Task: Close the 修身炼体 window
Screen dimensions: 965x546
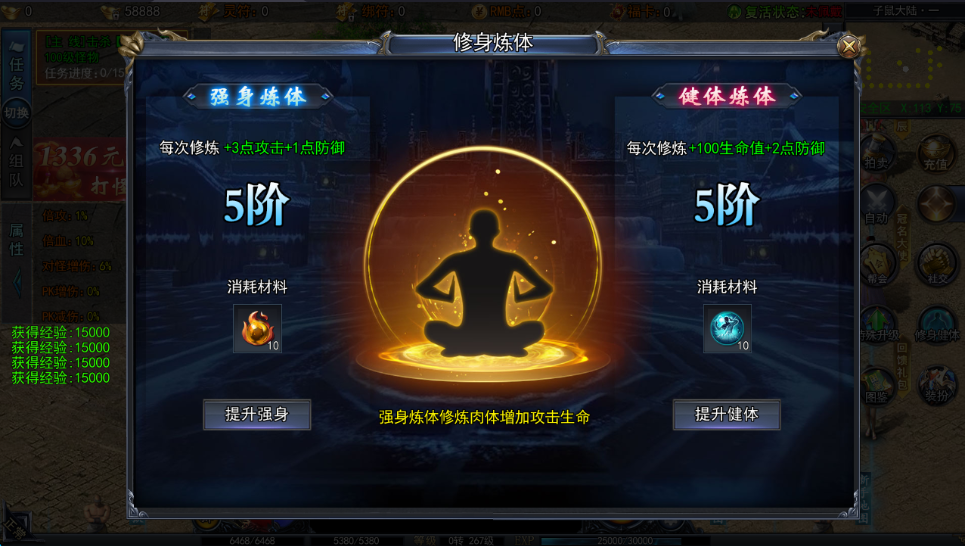Action: [849, 46]
